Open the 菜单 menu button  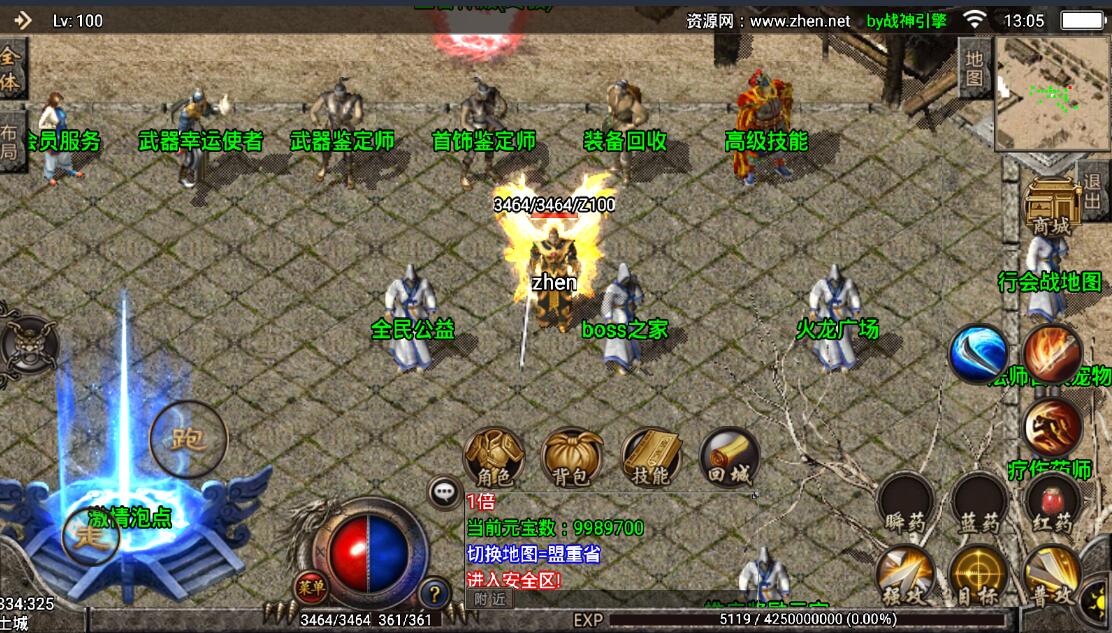click(x=310, y=588)
